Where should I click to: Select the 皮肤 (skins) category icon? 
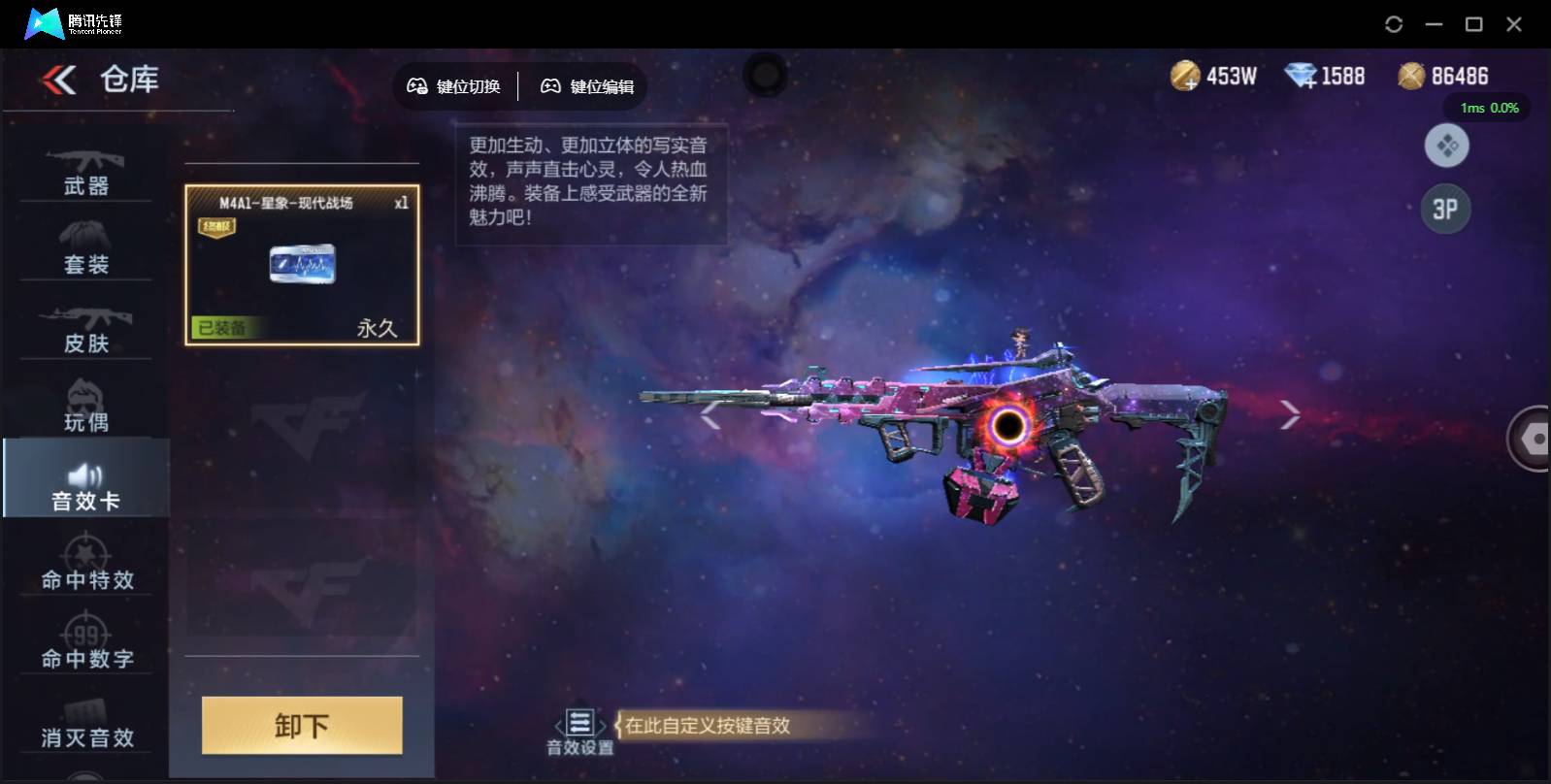[87, 318]
